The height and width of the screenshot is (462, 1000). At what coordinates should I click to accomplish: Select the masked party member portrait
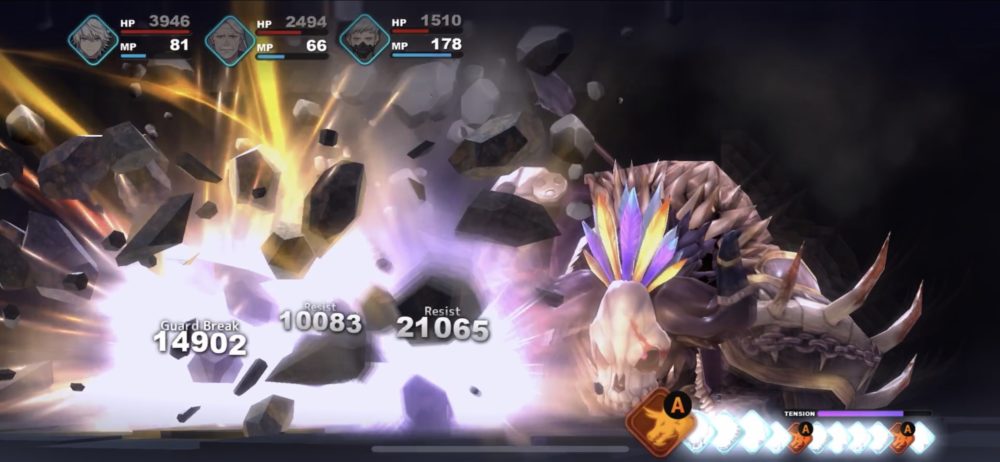pyautogui.click(x=364, y=40)
